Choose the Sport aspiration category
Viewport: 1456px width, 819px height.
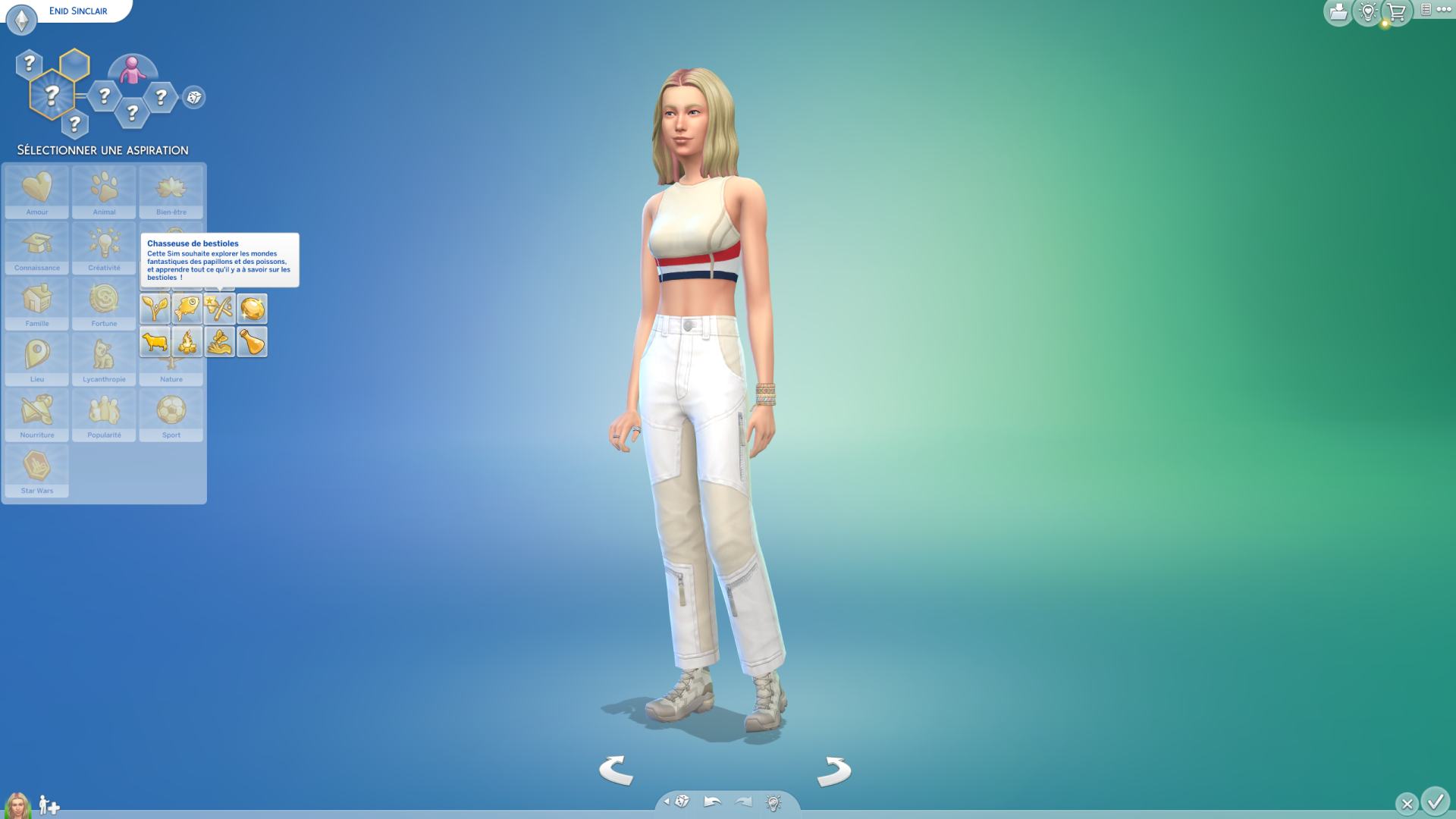[x=171, y=415]
